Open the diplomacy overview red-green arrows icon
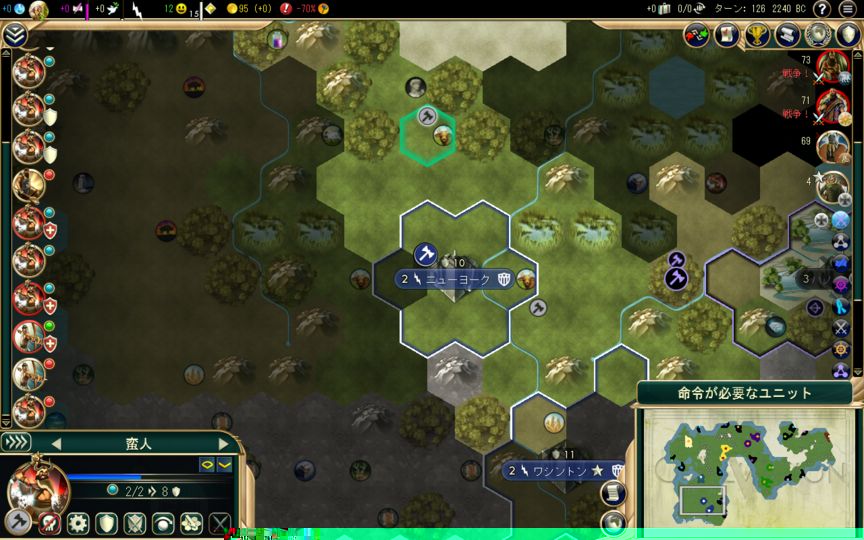864x540 pixels. click(697, 36)
